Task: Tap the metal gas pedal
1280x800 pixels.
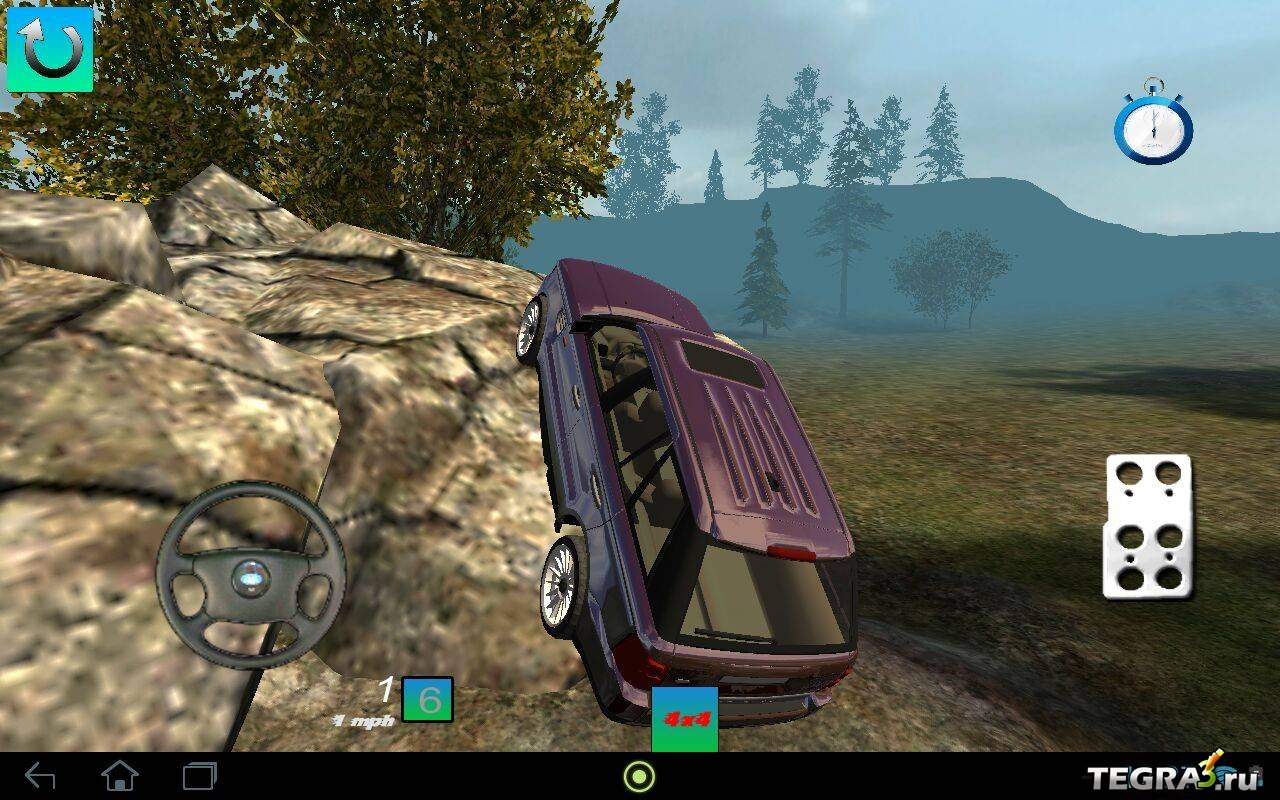Action: point(1148,527)
